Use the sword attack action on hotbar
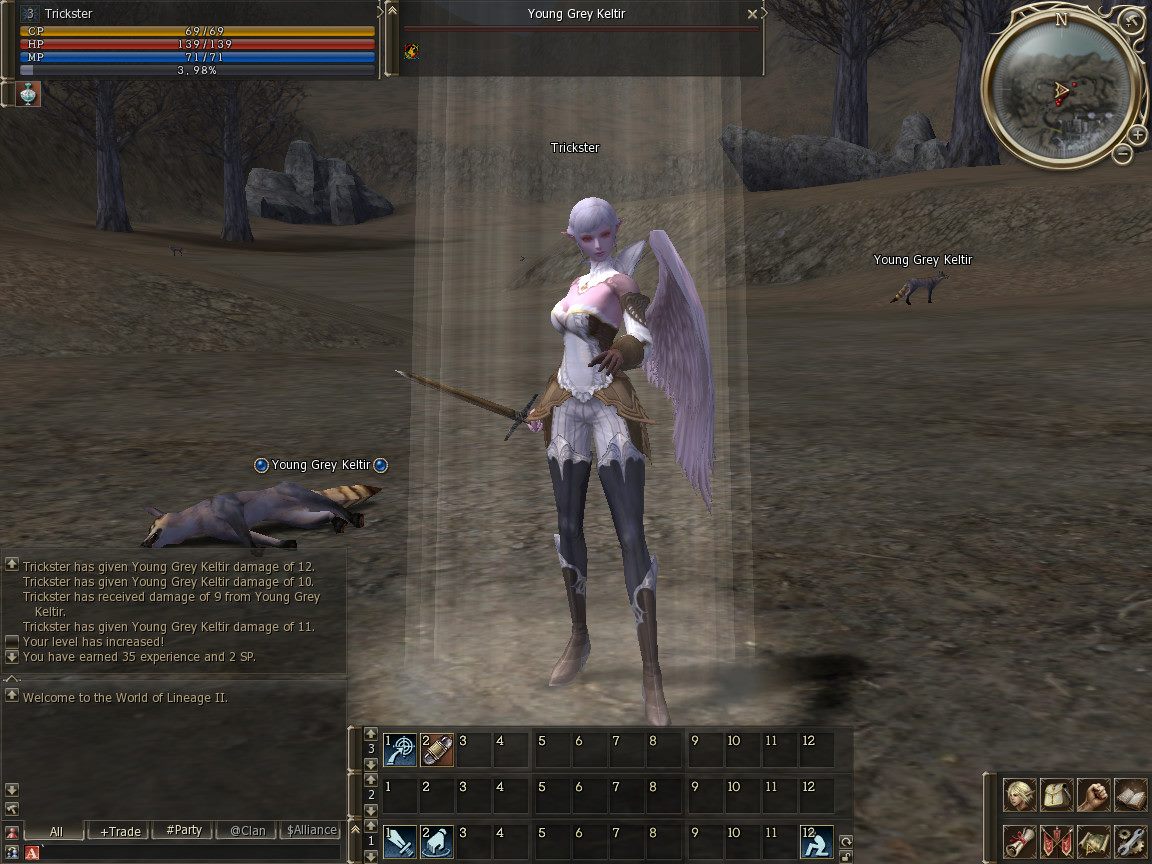 [x=400, y=841]
